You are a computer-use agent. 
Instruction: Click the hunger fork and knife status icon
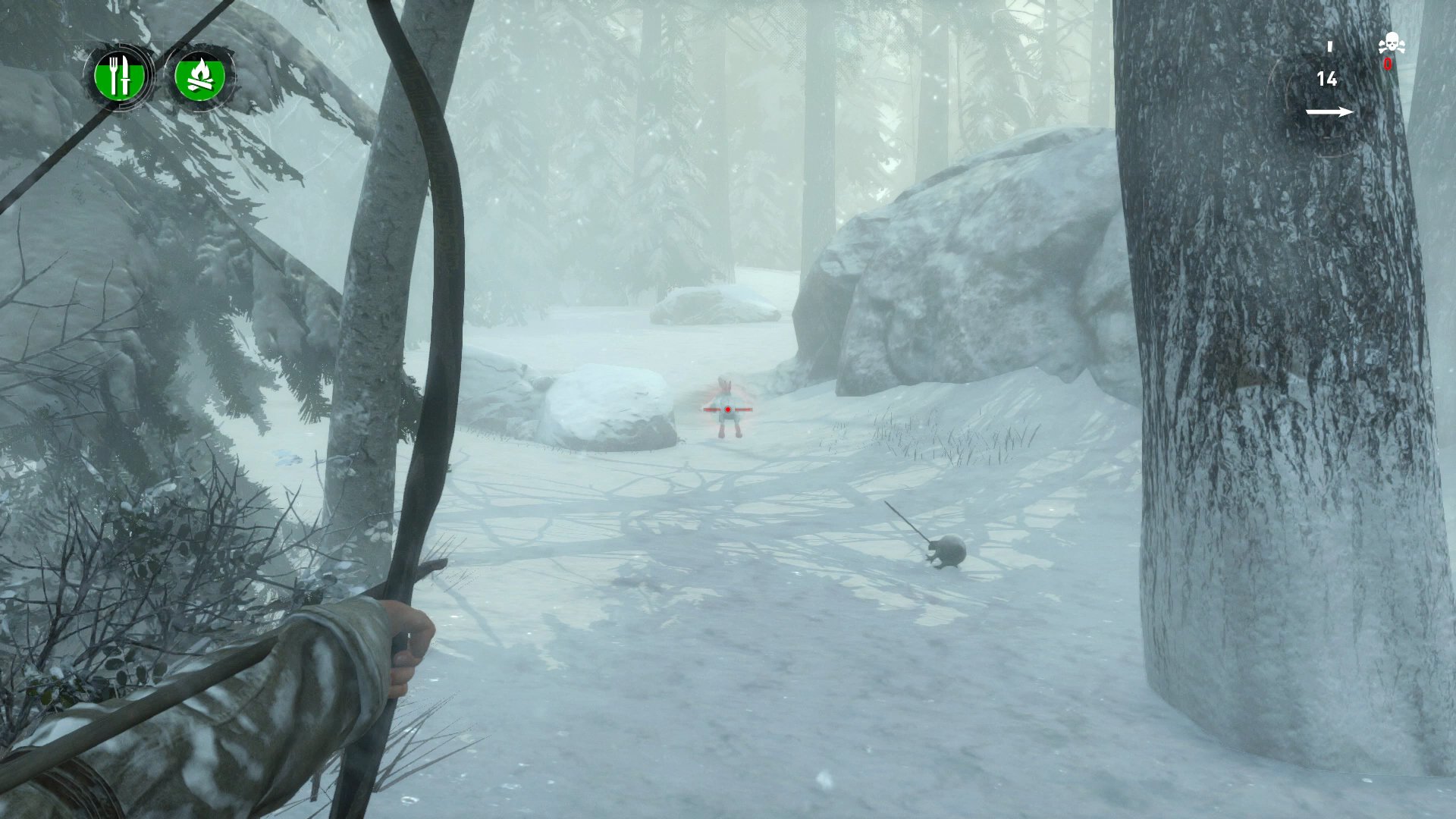(121, 76)
